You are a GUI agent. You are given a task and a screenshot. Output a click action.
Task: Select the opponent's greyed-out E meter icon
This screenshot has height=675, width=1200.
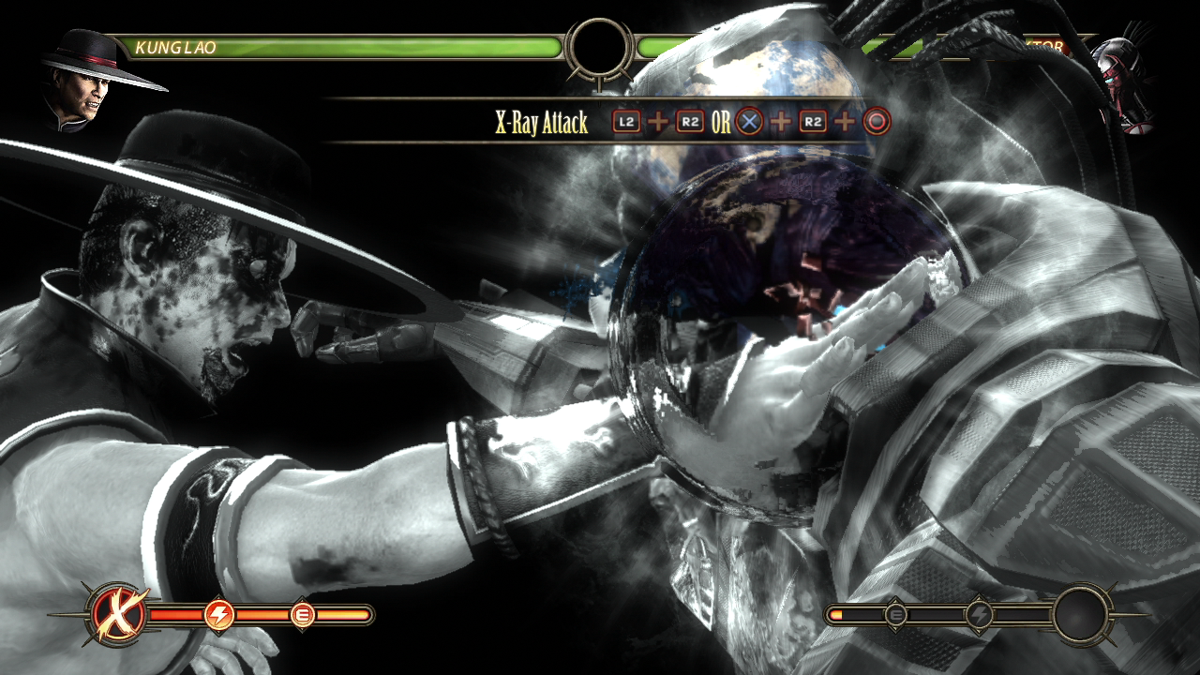(896, 615)
